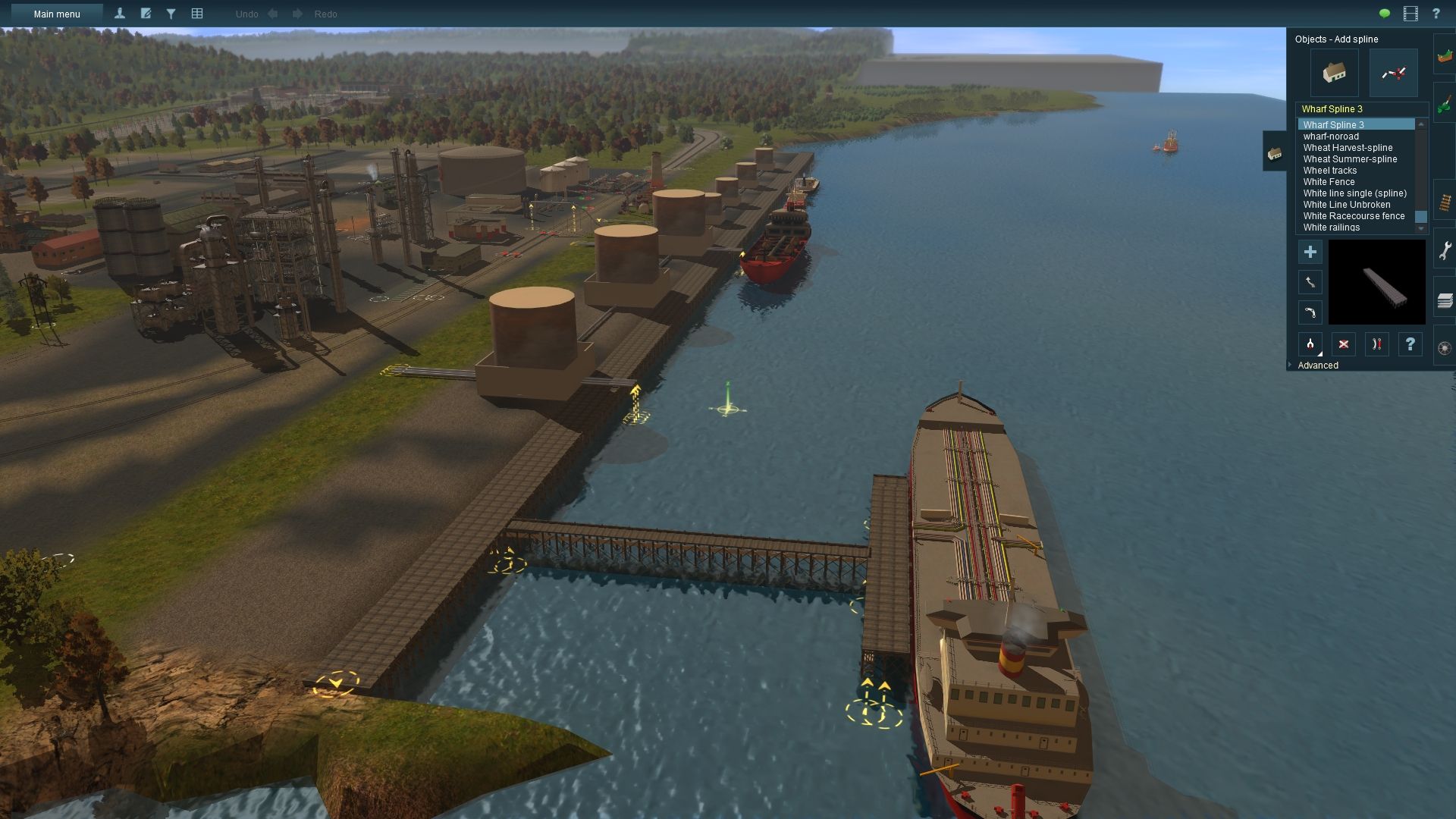Screen dimensions: 1456x819
Task: Open the Layers panel tab
Action: 1445,299
